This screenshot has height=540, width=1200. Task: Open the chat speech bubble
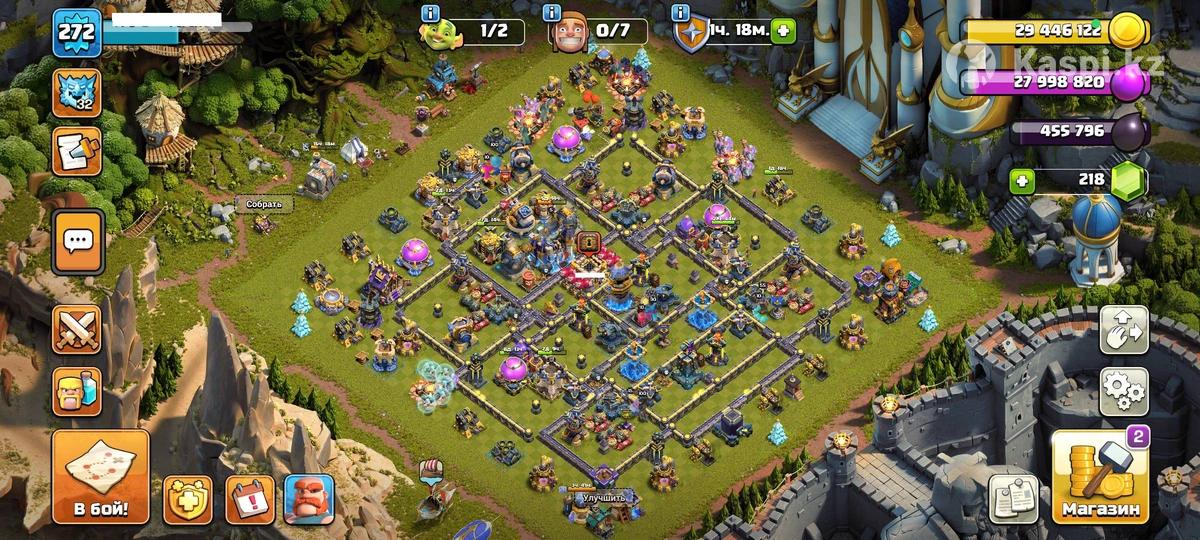click(x=78, y=241)
